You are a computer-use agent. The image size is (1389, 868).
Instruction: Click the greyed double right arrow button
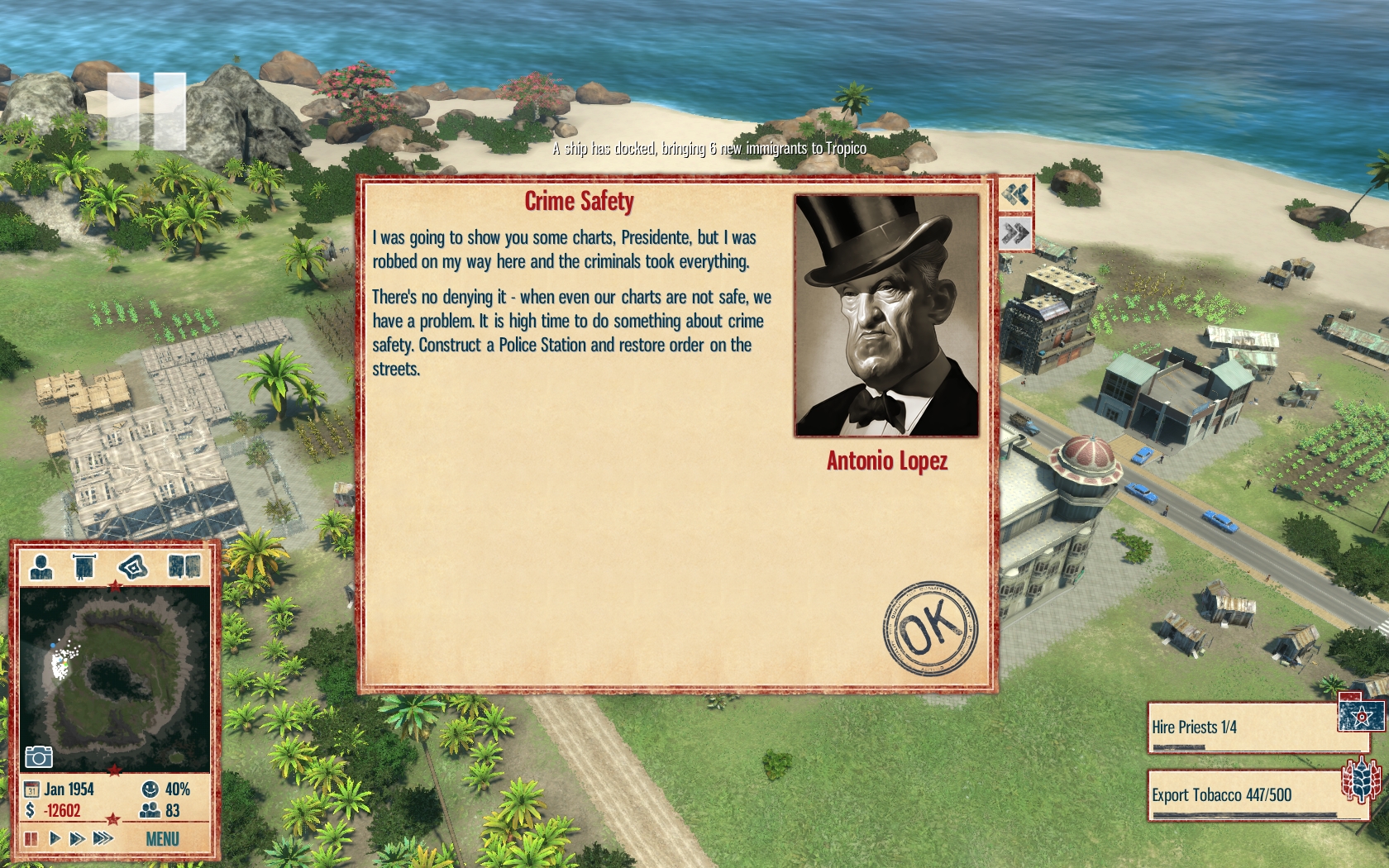(x=1015, y=234)
